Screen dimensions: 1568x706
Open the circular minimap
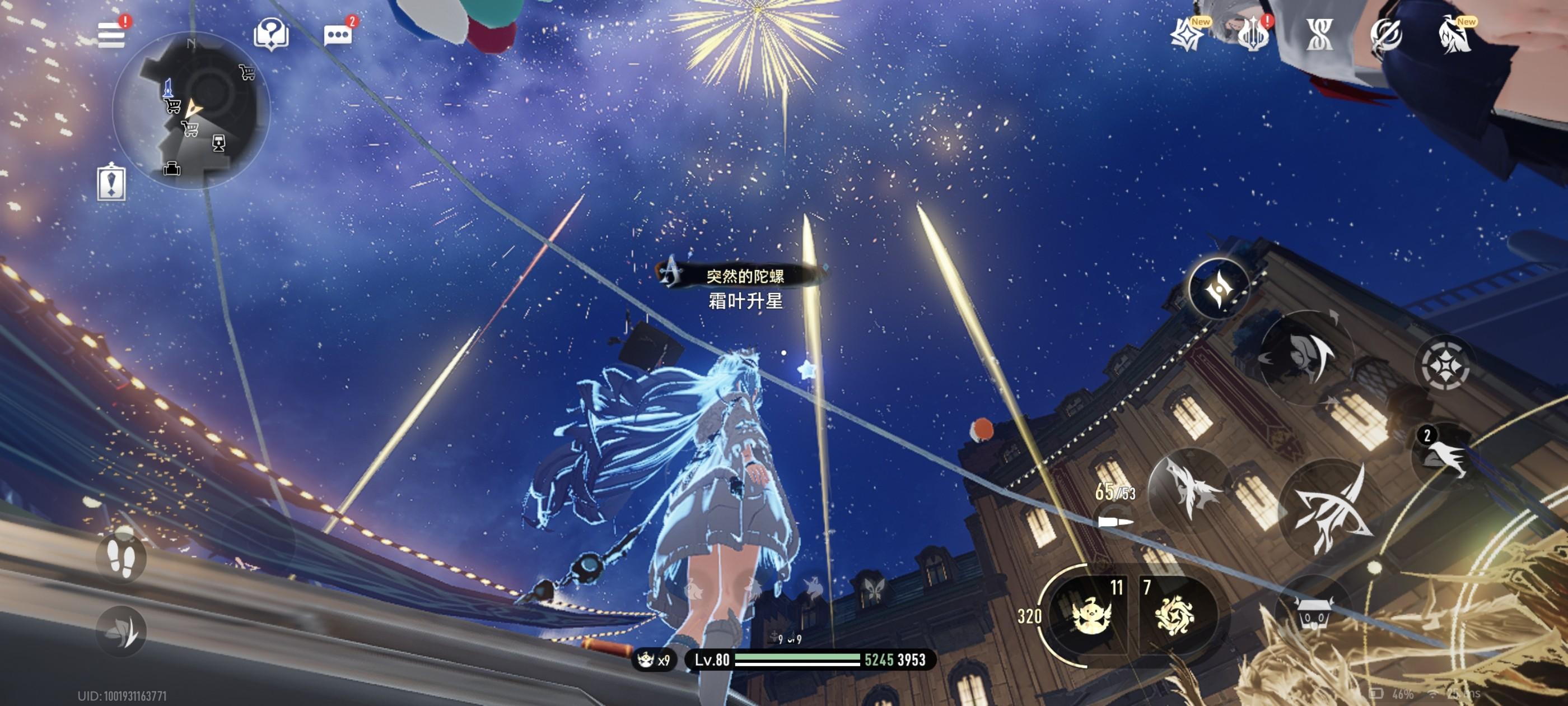click(x=190, y=110)
